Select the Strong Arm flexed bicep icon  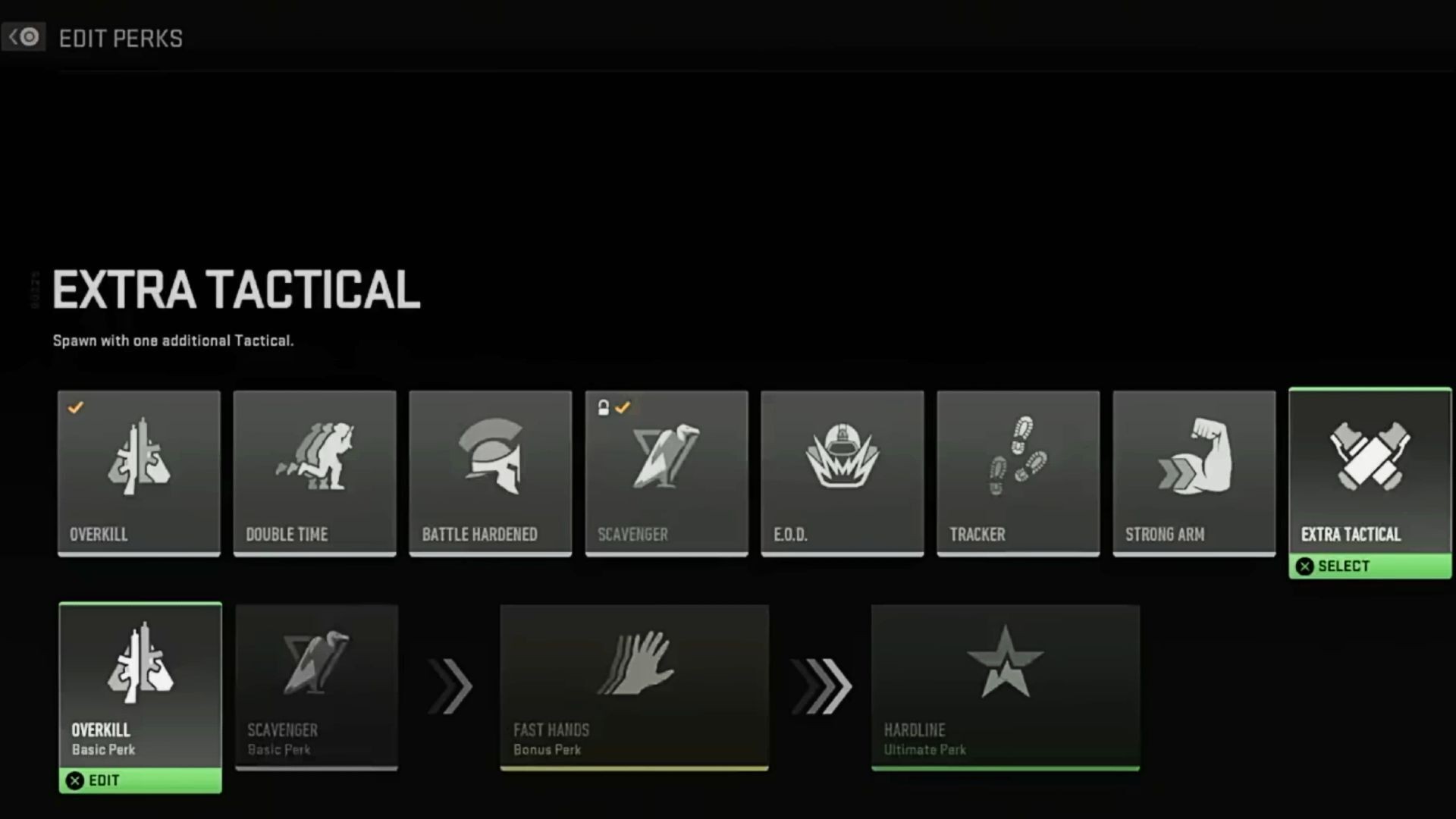click(1194, 459)
